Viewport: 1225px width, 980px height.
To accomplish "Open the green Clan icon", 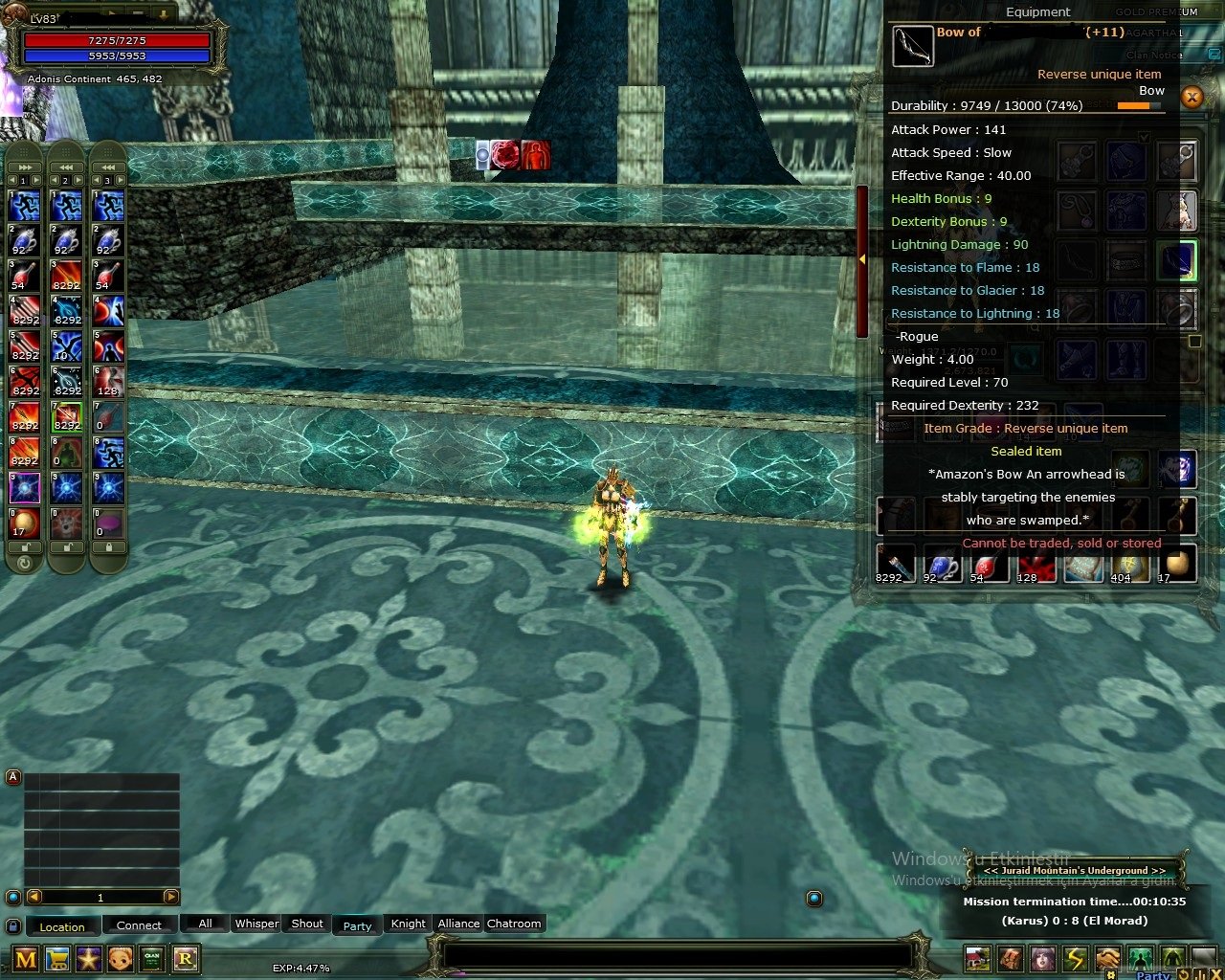I will click(x=152, y=959).
